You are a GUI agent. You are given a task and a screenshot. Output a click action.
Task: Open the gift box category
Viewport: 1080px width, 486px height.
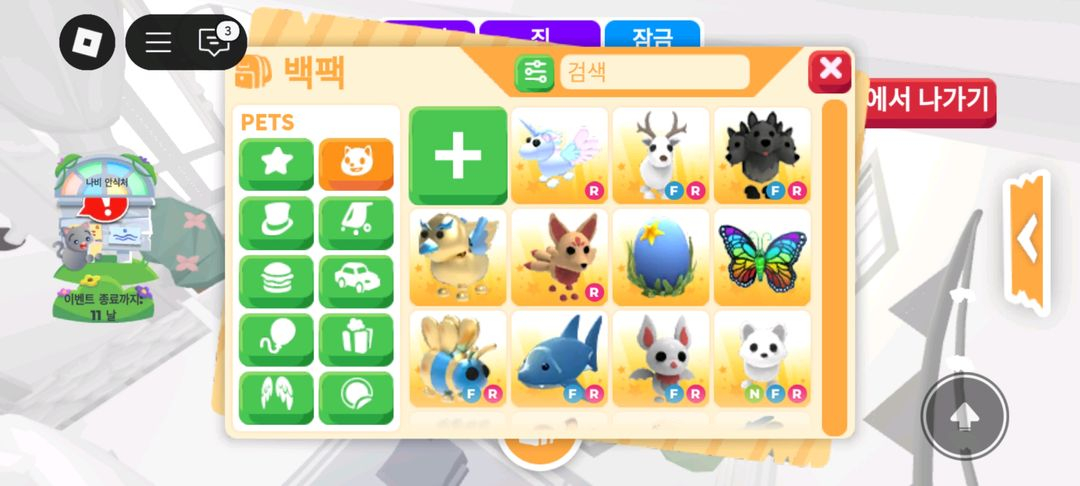pyautogui.click(x=356, y=339)
